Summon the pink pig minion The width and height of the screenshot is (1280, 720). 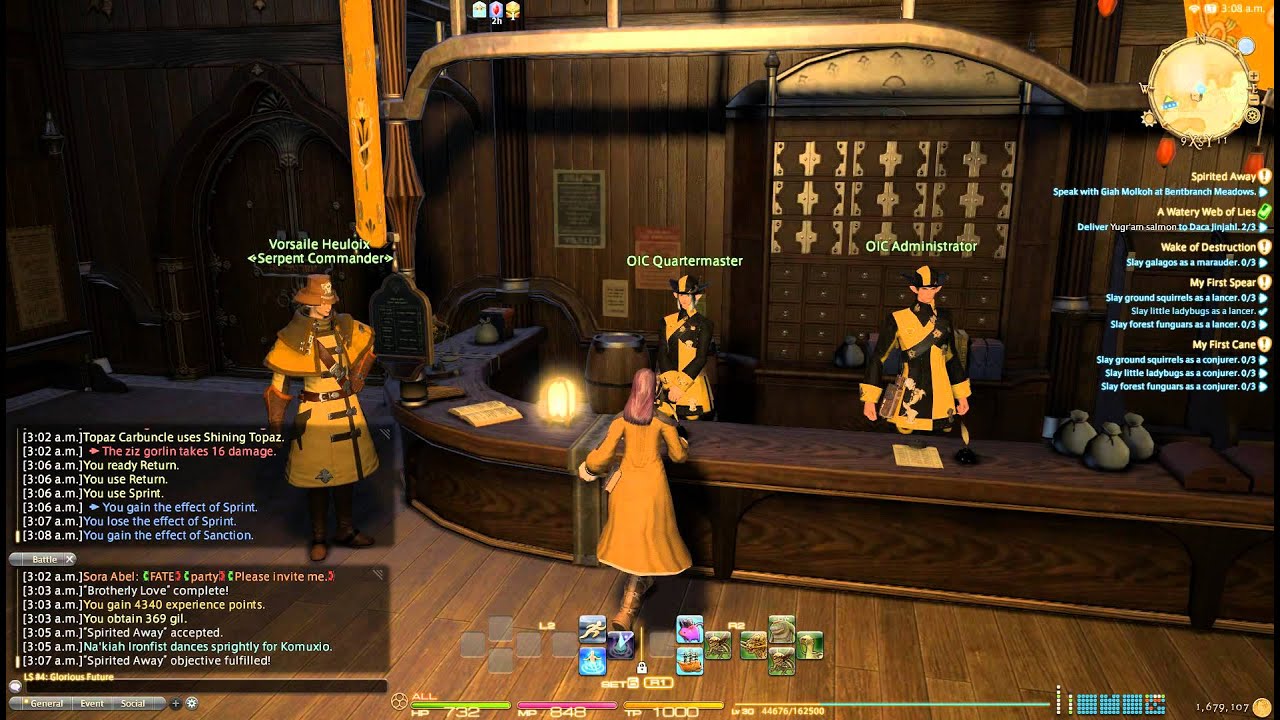pyautogui.click(x=689, y=629)
